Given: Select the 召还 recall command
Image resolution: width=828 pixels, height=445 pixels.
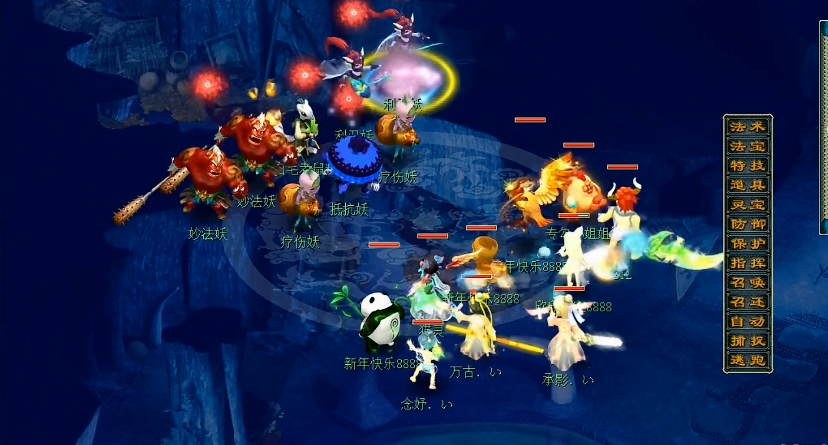Looking at the screenshot, I should (748, 302).
